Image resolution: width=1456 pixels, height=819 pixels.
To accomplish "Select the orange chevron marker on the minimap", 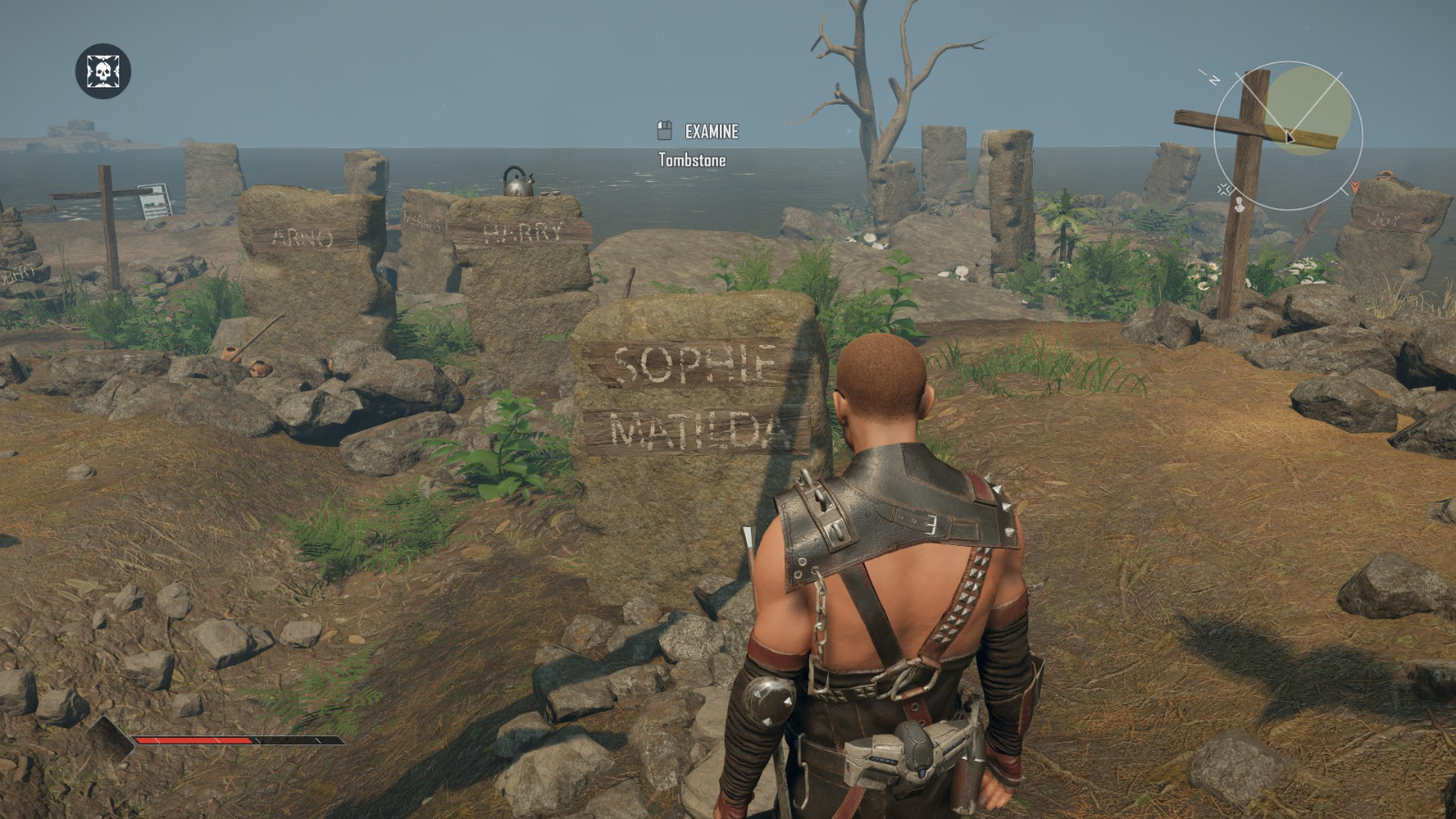I will pos(1355,187).
